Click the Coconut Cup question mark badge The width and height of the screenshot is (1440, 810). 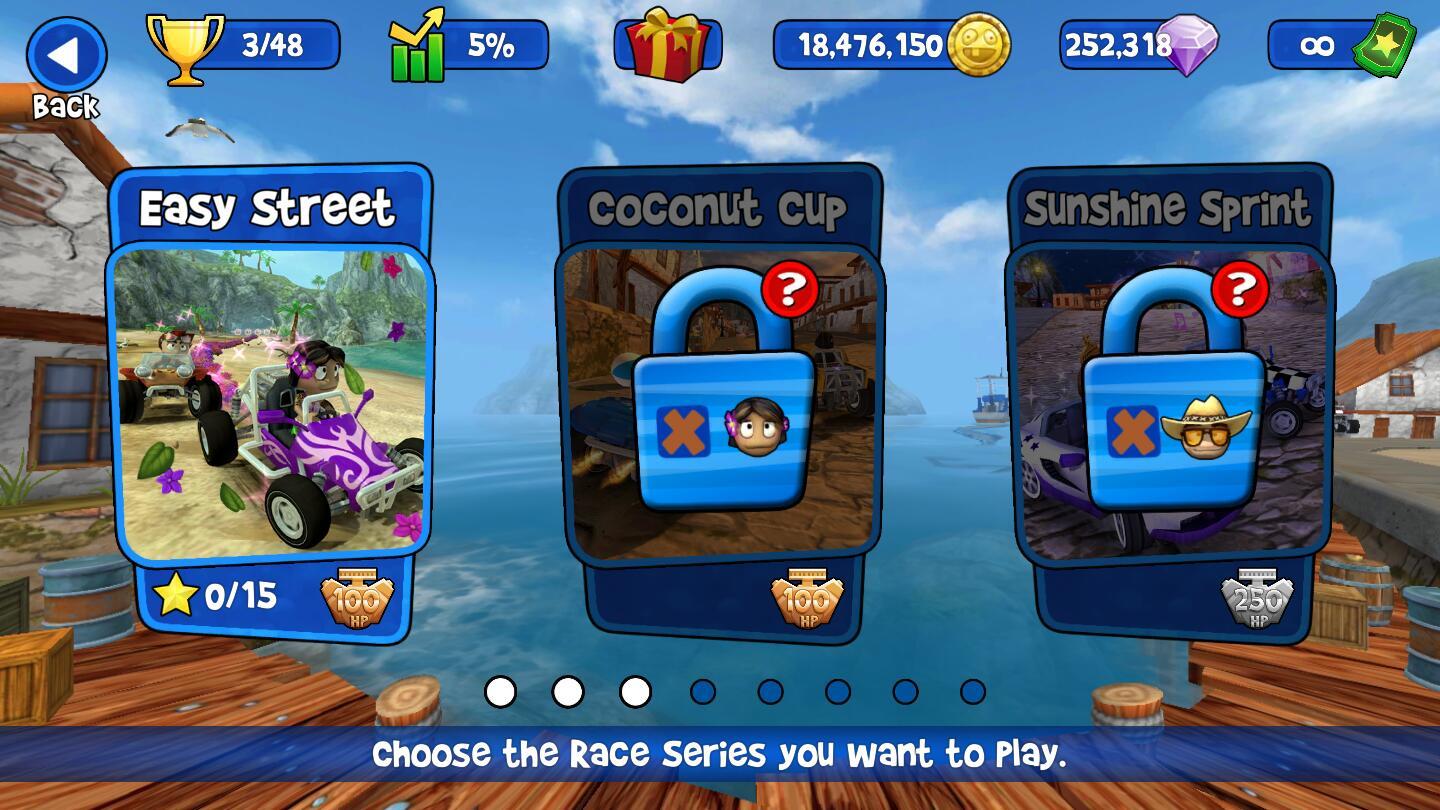pyautogui.click(x=790, y=289)
